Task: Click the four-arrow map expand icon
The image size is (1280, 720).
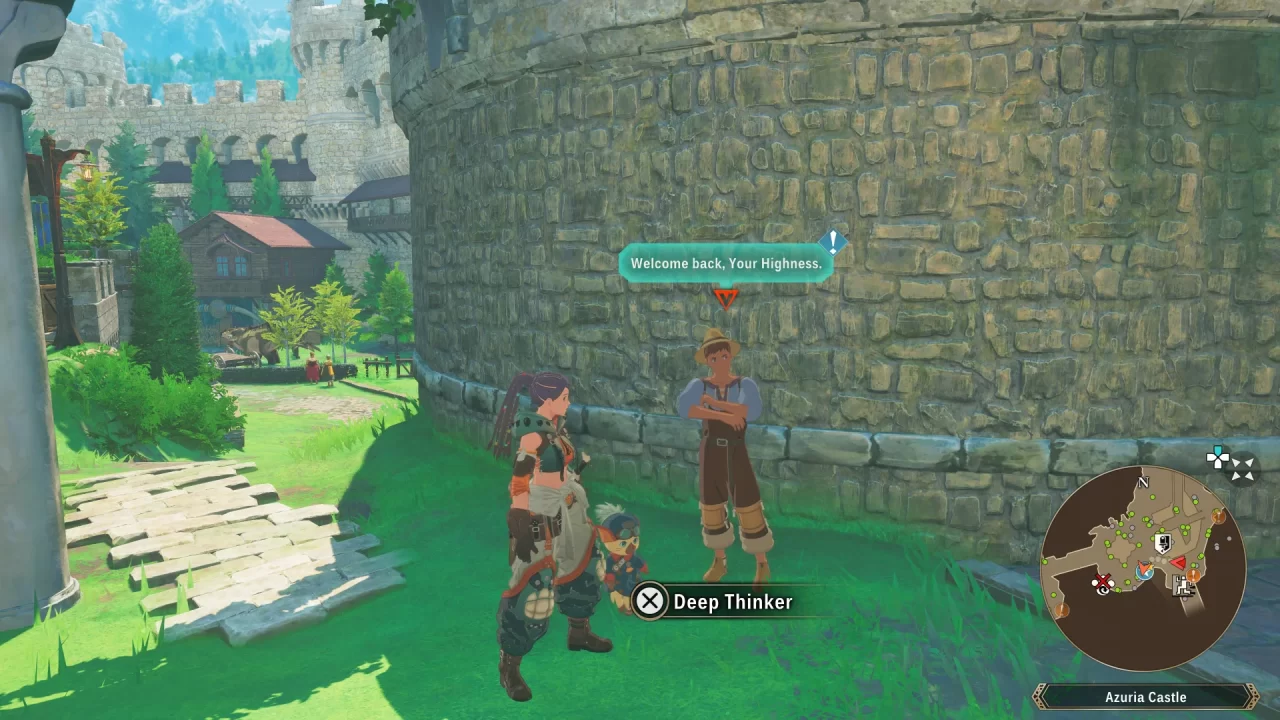Action: (1242, 464)
